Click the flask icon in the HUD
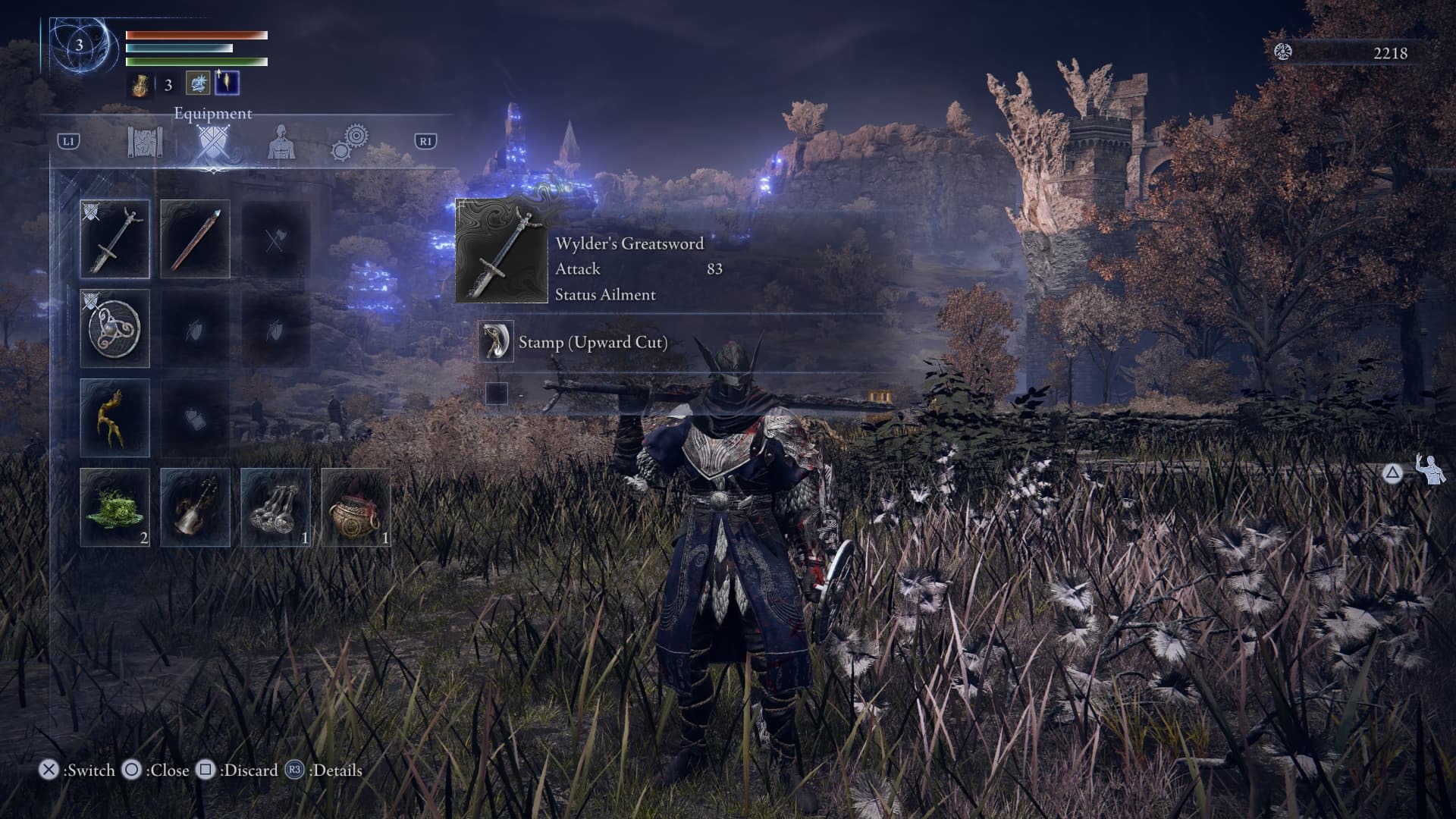1456x819 pixels. pyautogui.click(x=140, y=84)
